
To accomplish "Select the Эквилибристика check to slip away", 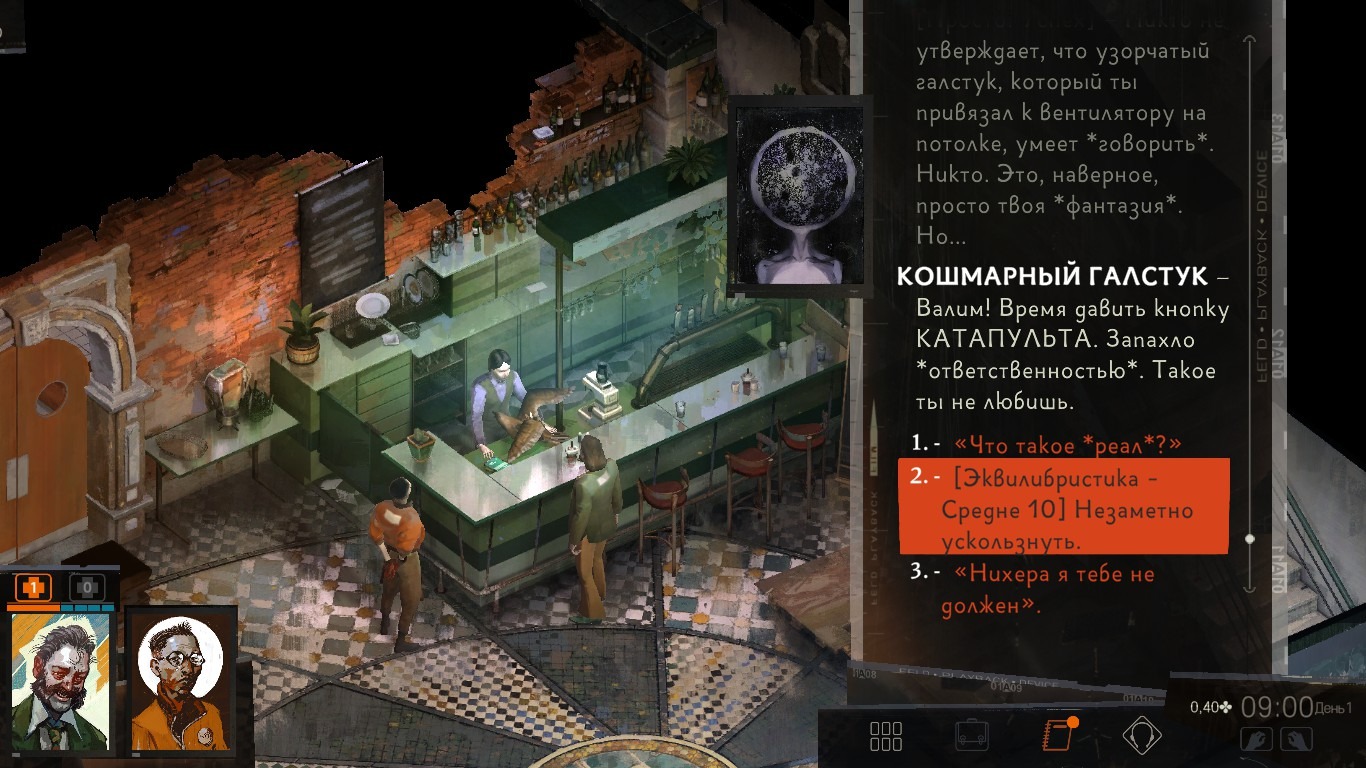I will coord(1066,509).
